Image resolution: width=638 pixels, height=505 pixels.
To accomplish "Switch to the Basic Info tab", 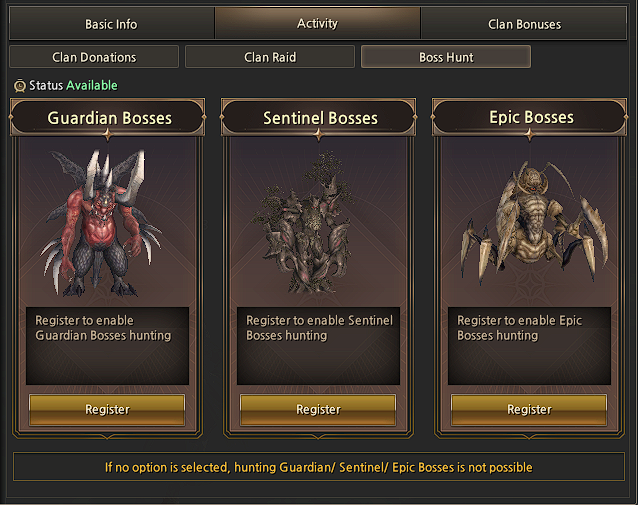I will (111, 24).
